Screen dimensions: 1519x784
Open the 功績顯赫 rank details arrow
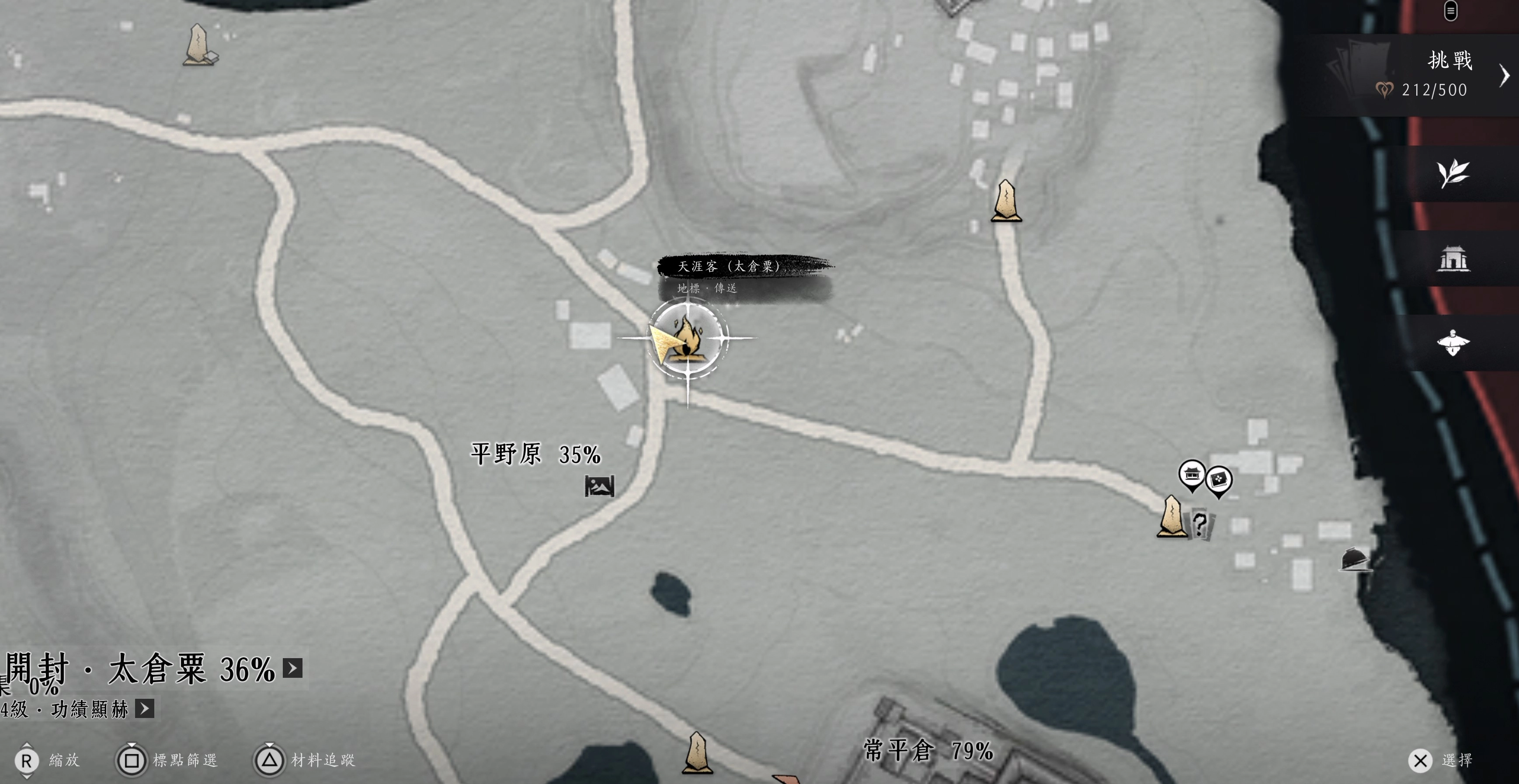click(x=145, y=708)
